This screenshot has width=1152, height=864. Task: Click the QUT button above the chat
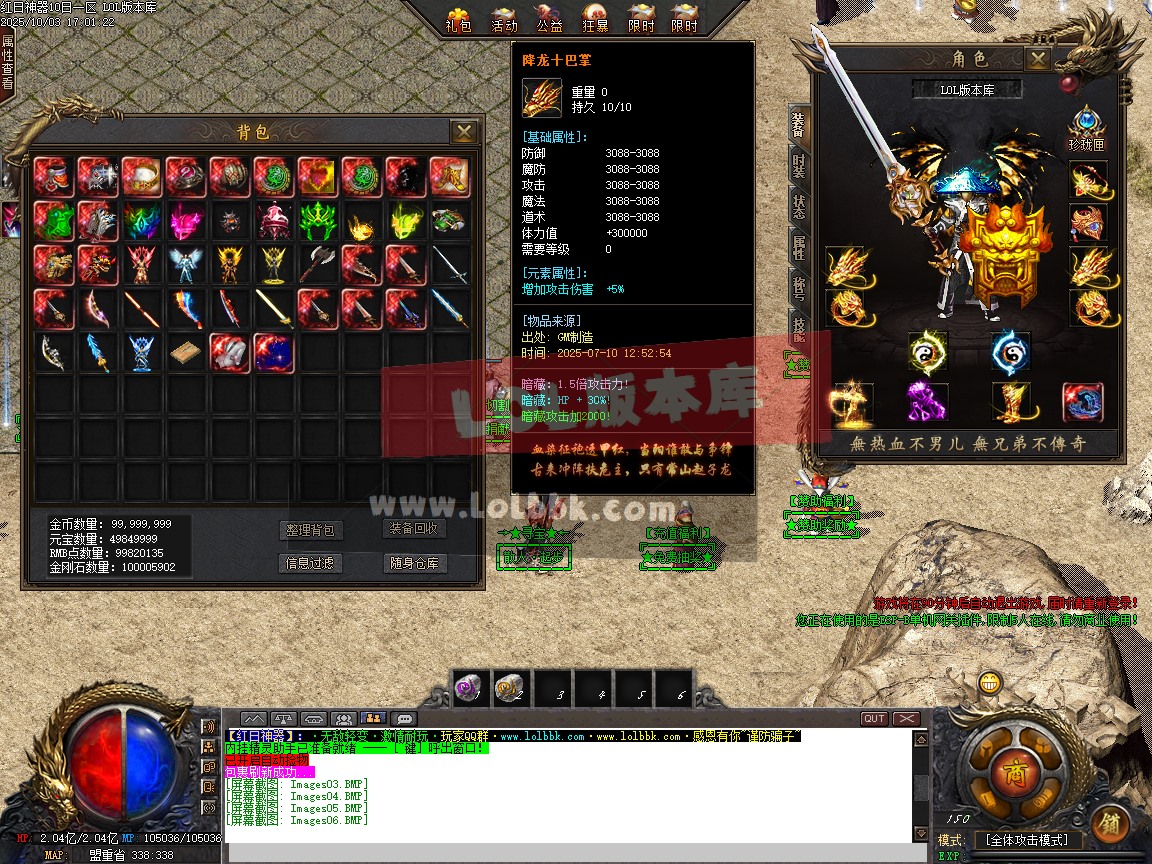[x=874, y=718]
